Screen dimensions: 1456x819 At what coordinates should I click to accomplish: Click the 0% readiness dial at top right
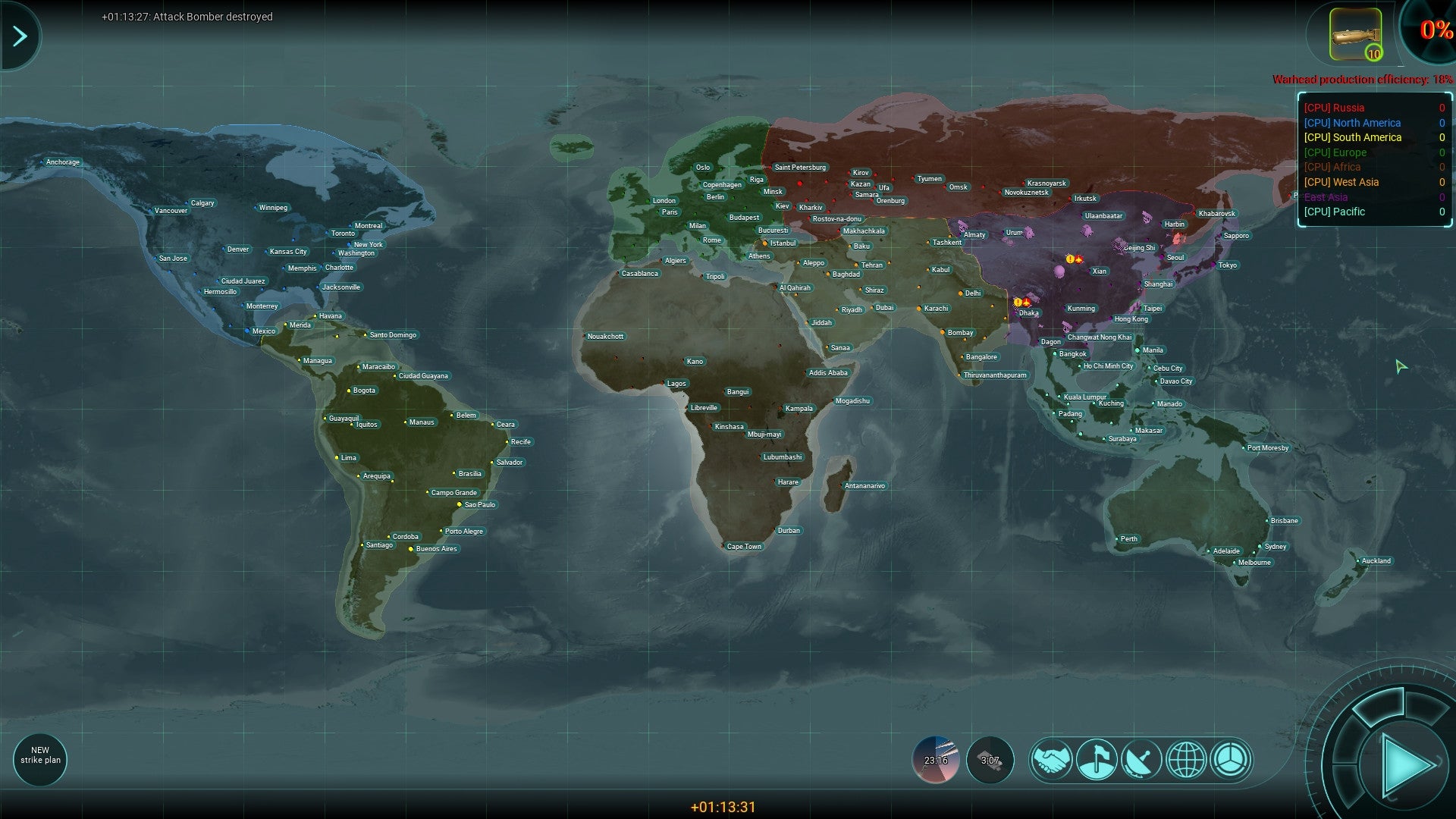click(x=1432, y=32)
